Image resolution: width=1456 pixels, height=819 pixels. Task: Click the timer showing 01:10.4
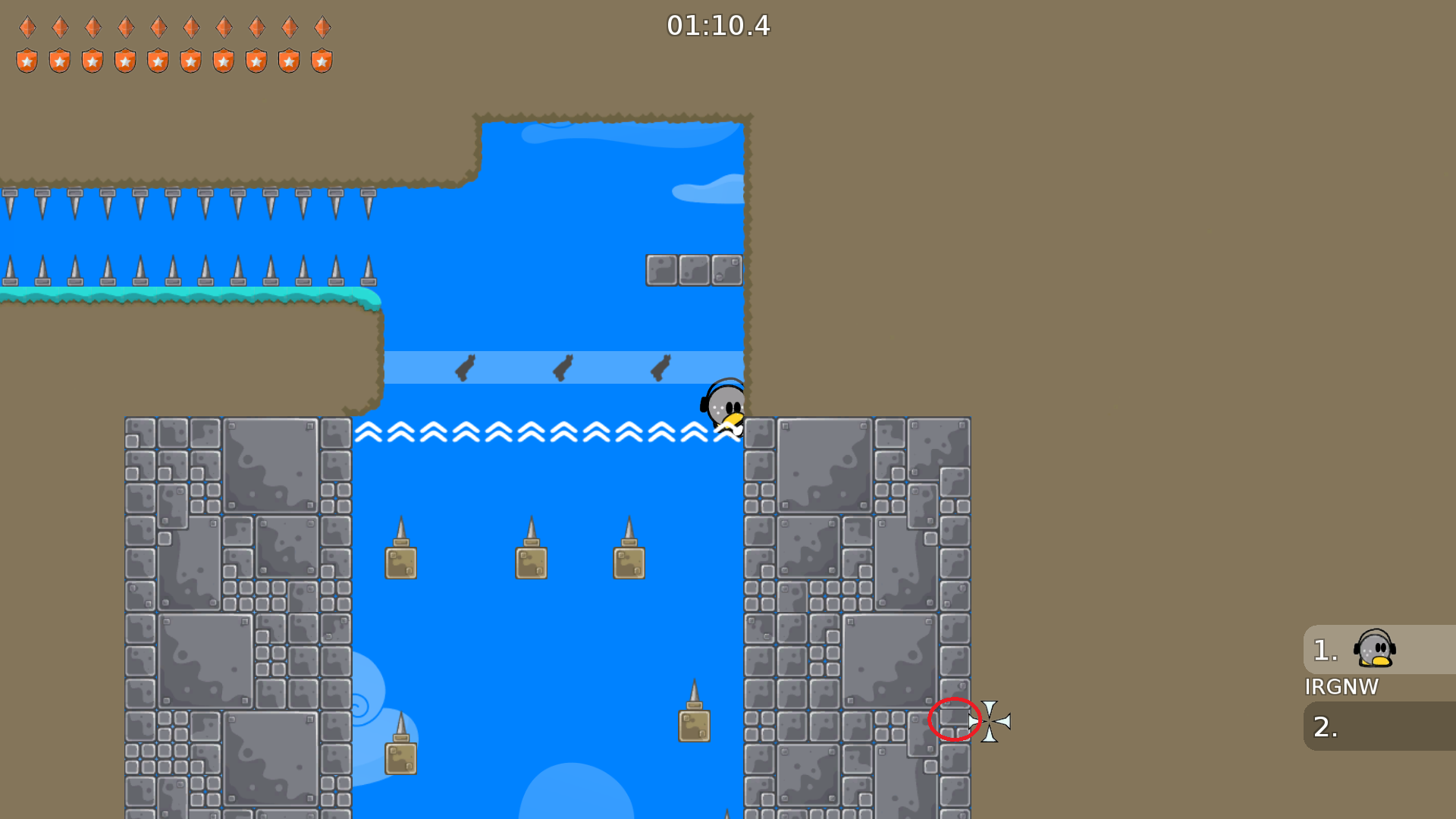pyautogui.click(x=717, y=27)
